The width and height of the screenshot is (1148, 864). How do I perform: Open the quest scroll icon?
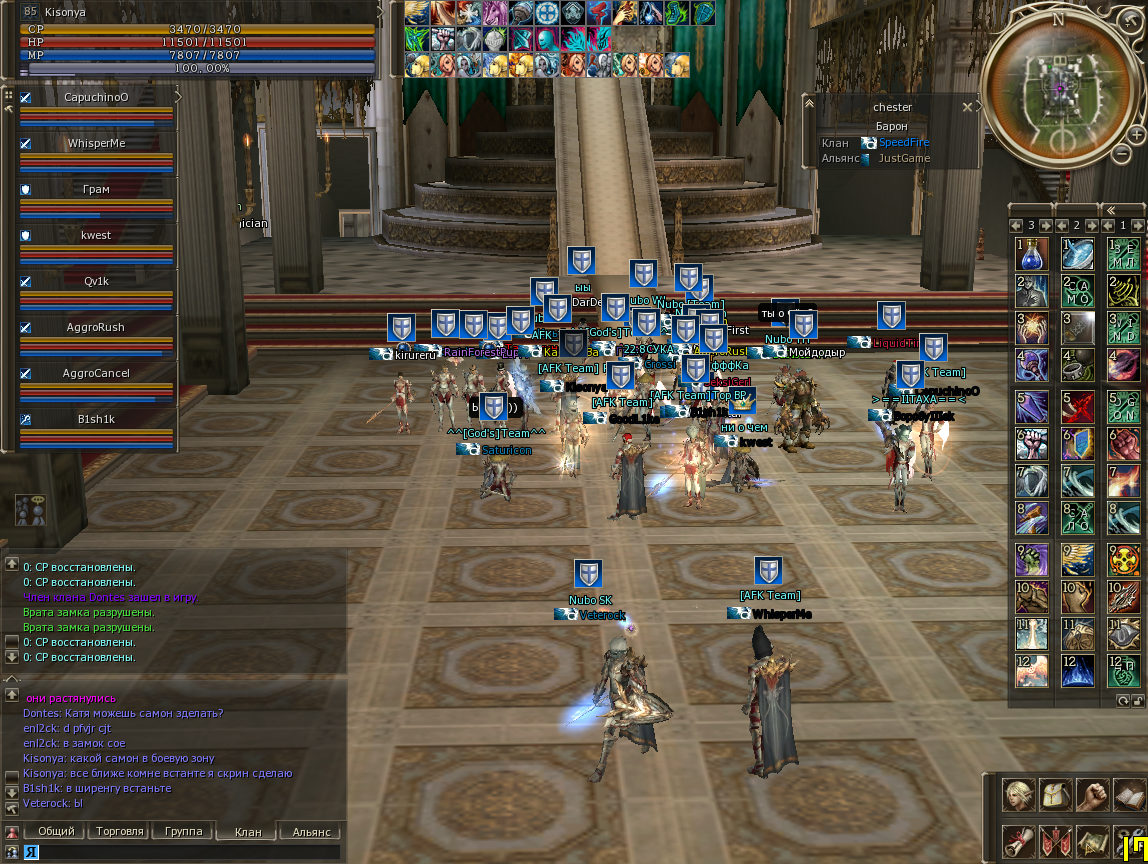click(1019, 840)
